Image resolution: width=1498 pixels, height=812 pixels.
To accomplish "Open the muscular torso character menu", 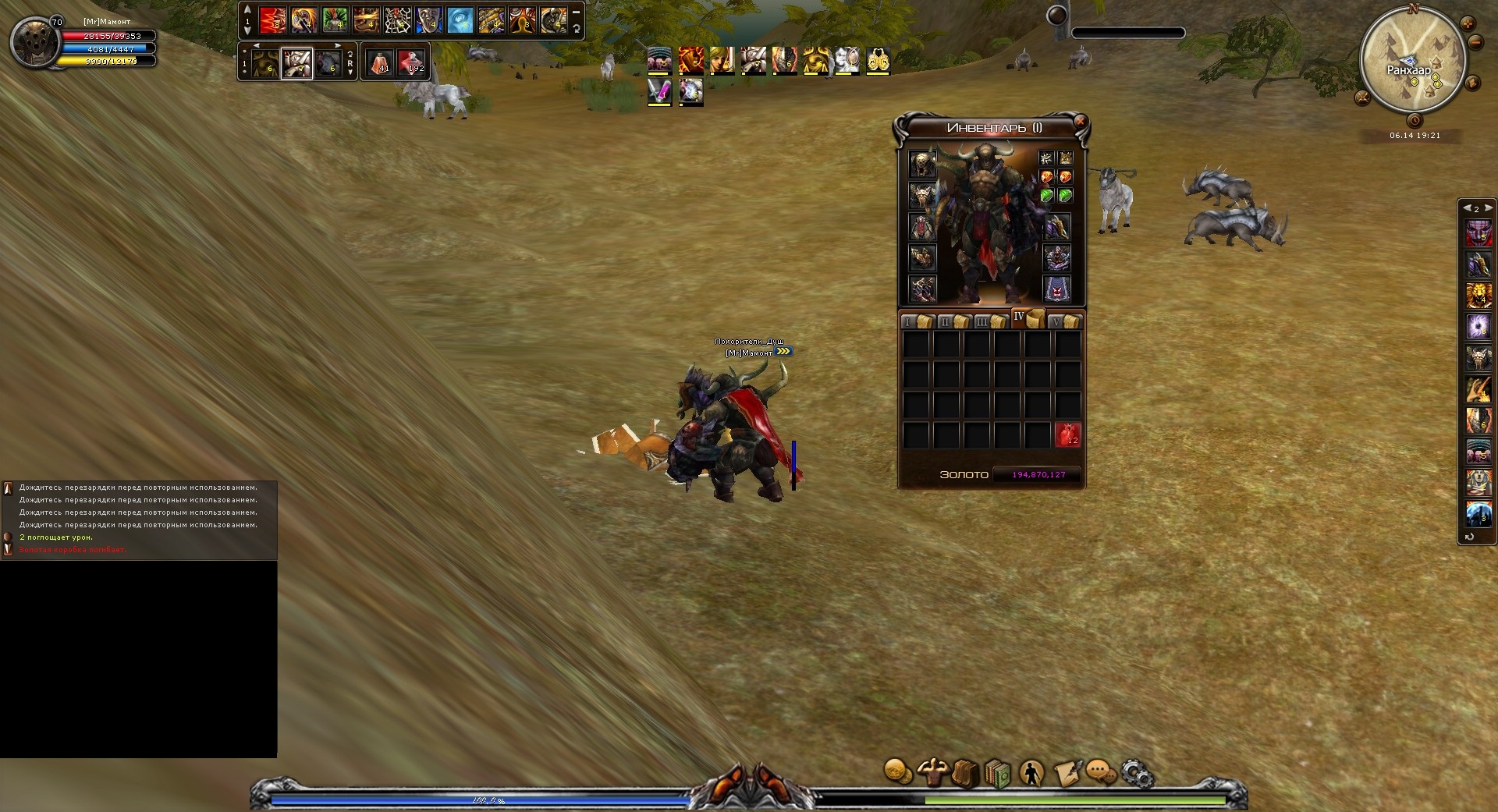I will coord(932,772).
